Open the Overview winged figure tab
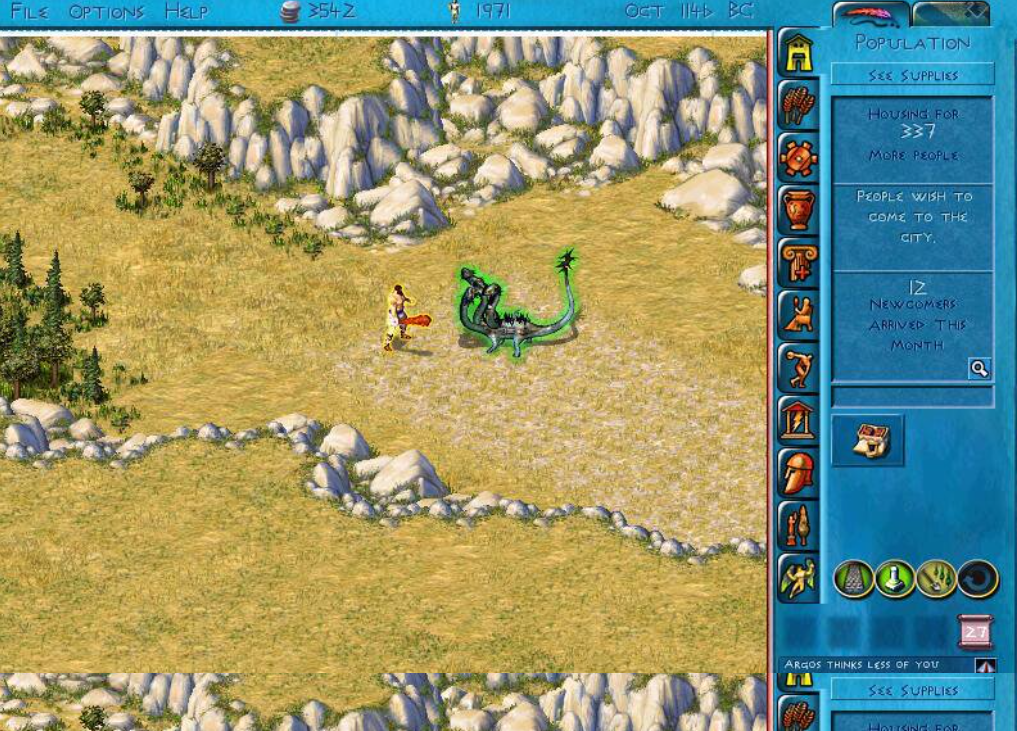 click(x=798, y=578)
